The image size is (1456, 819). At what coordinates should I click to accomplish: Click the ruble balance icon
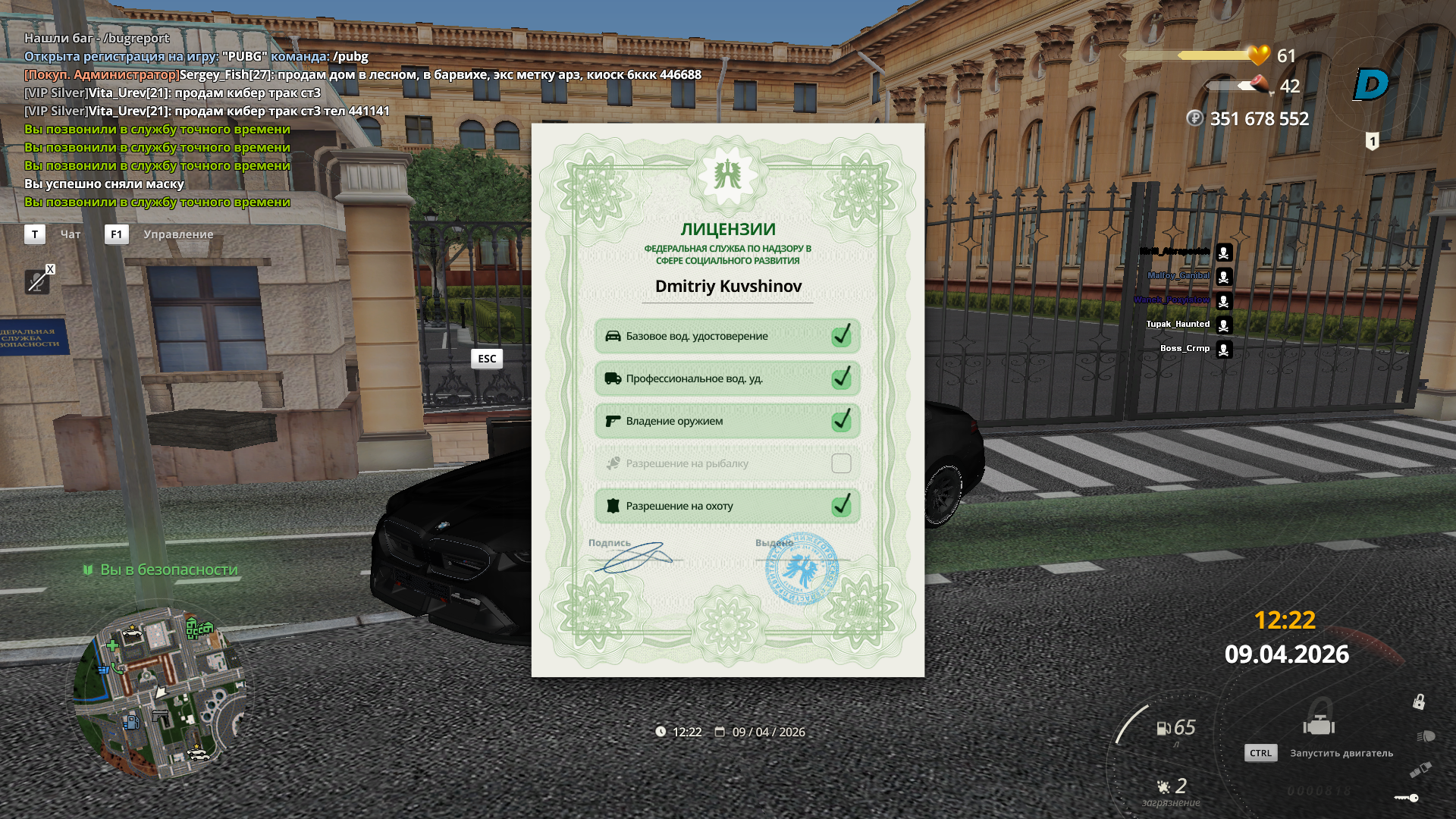tap(1195, 118)
